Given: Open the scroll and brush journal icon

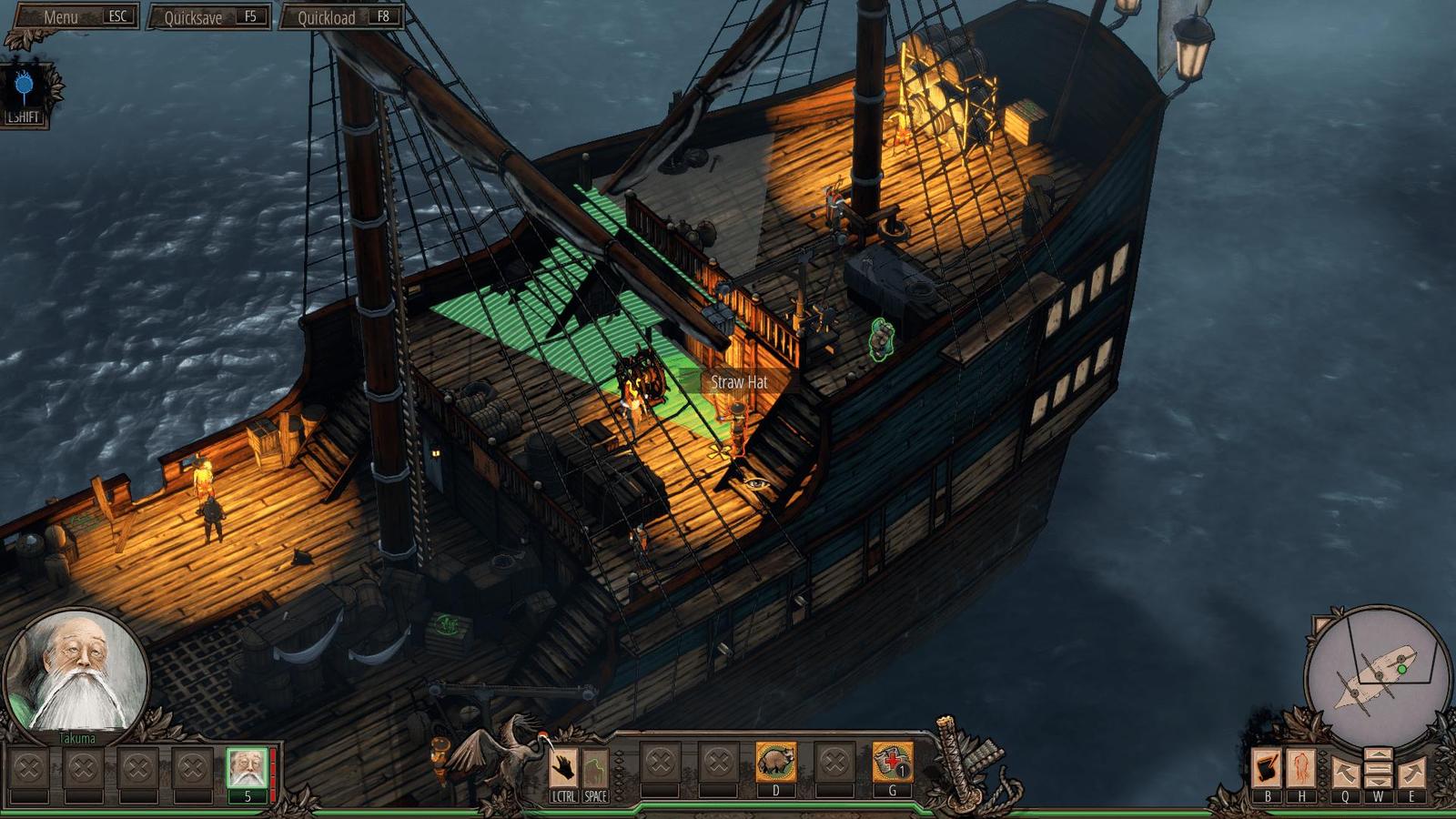Looking at the screenshot, I should tap(1268, 769).
